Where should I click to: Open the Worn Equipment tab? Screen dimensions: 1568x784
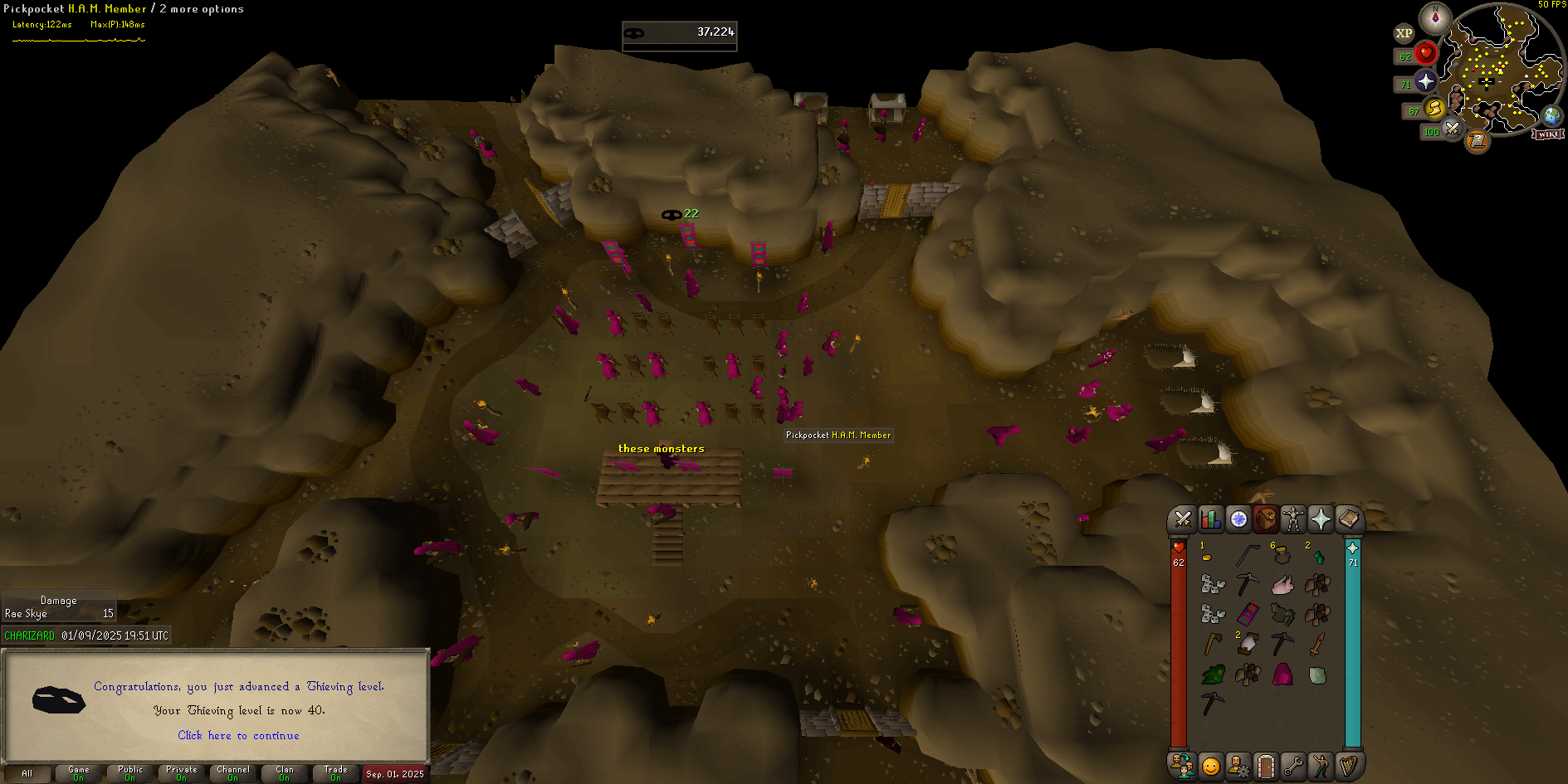(x=1293, y=519)
